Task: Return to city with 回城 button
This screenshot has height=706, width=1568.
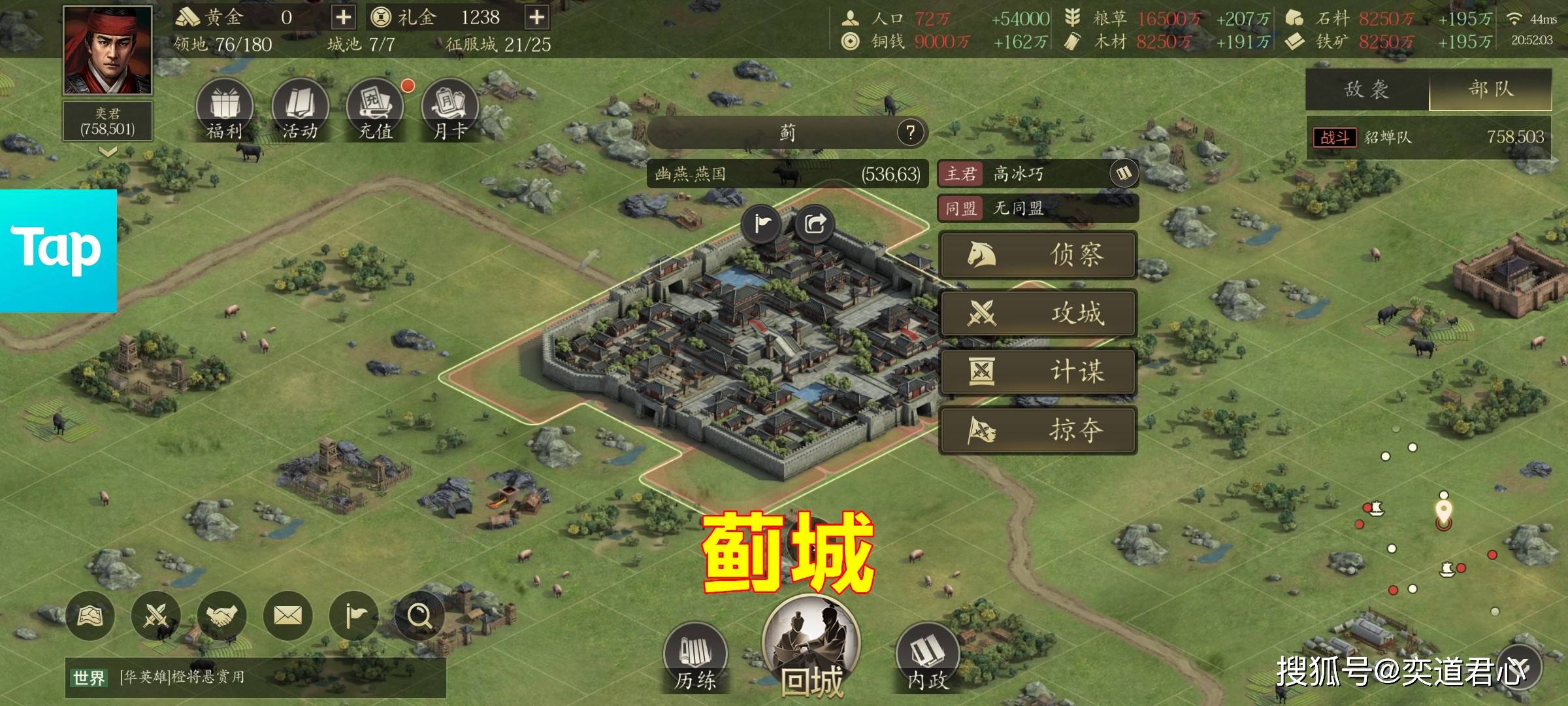Action: pos(811,647)
